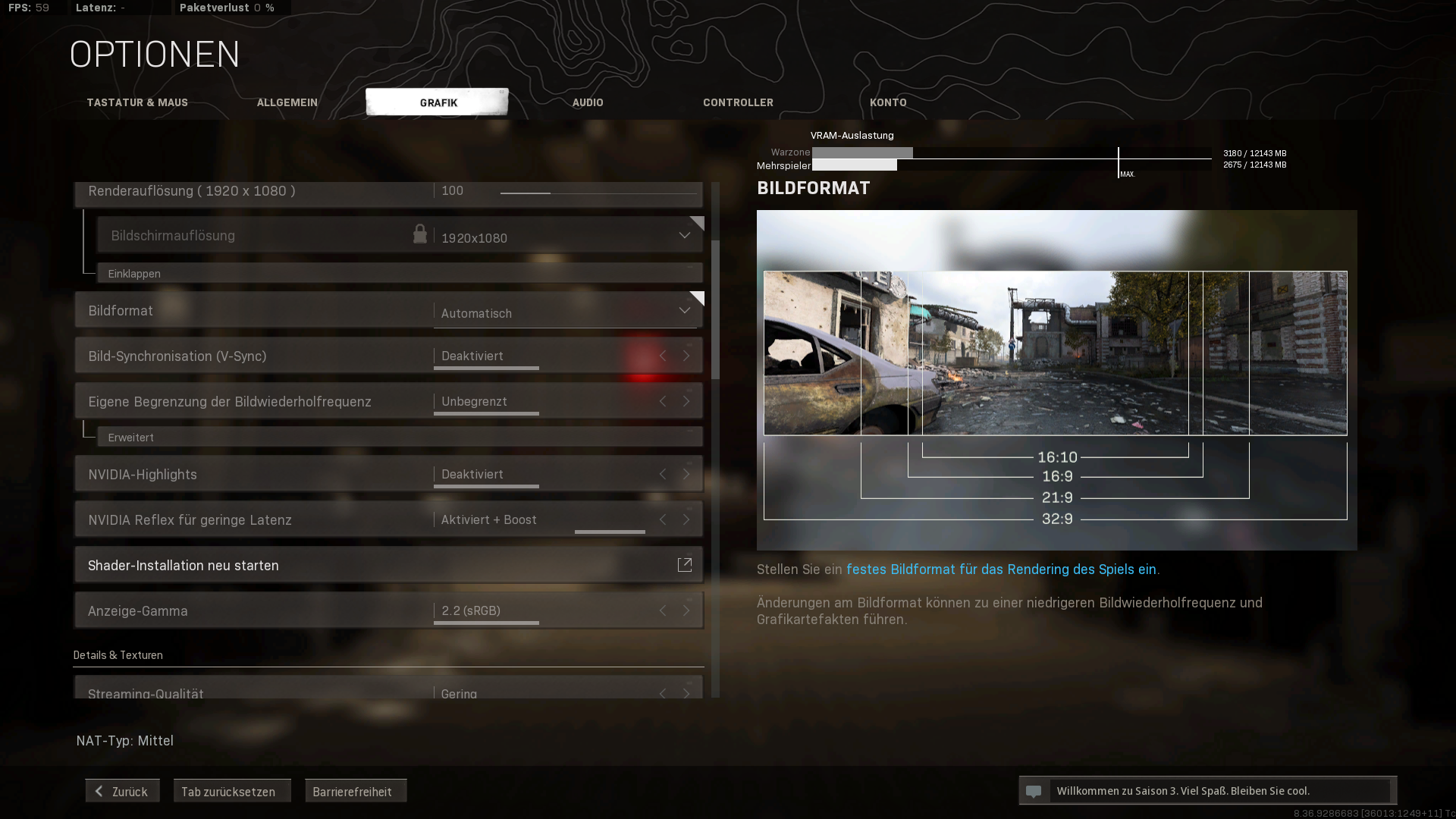
Task: Change NVIDIA Reflex from Aktiviert + Boost
Action: coord(686,519)
